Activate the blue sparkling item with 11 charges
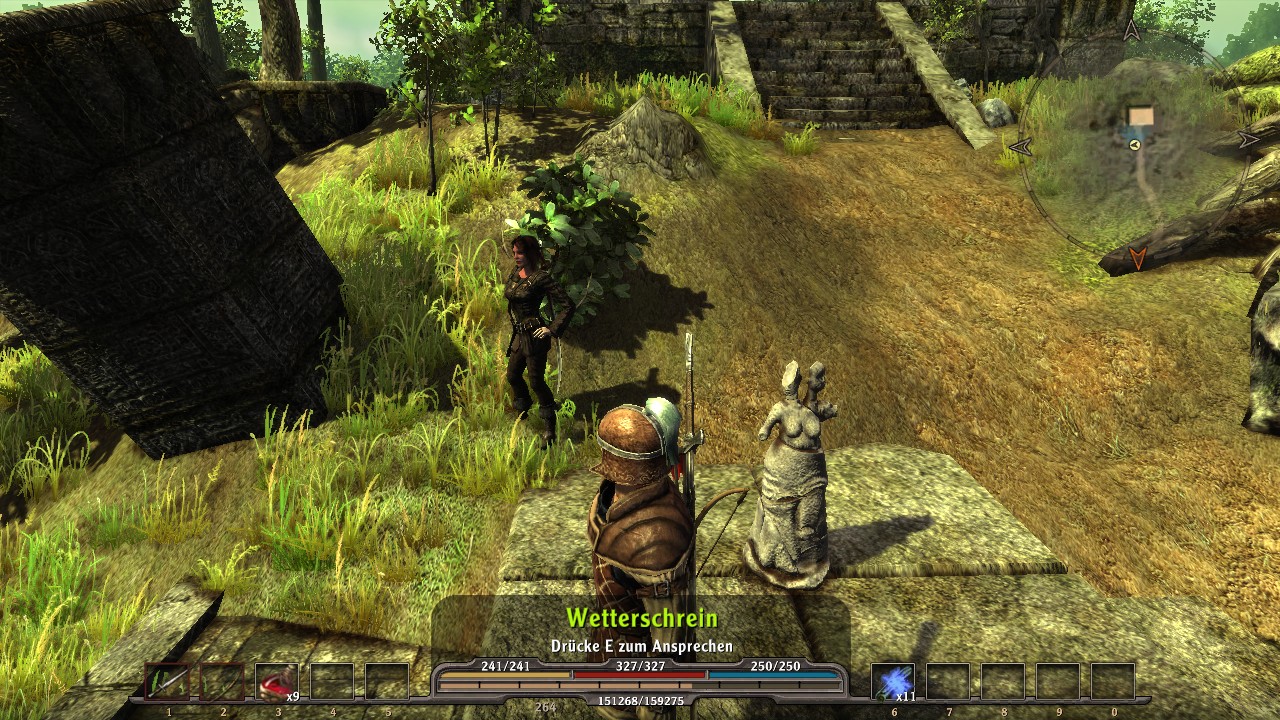Image resolution: width=1280 pixels, height=720 pixels. (x=892, y=682)
